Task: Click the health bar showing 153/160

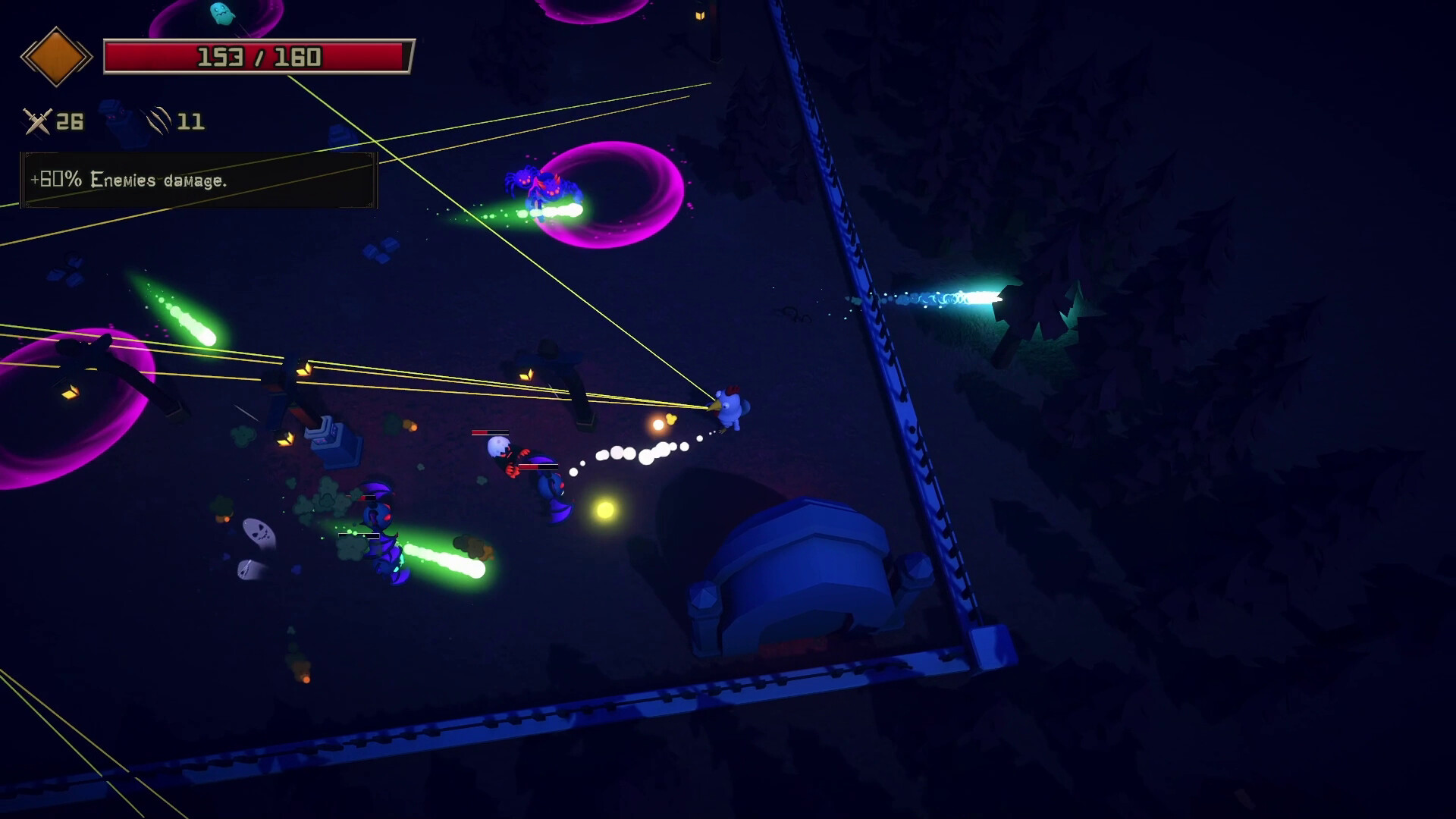Action: coord(258,55)
